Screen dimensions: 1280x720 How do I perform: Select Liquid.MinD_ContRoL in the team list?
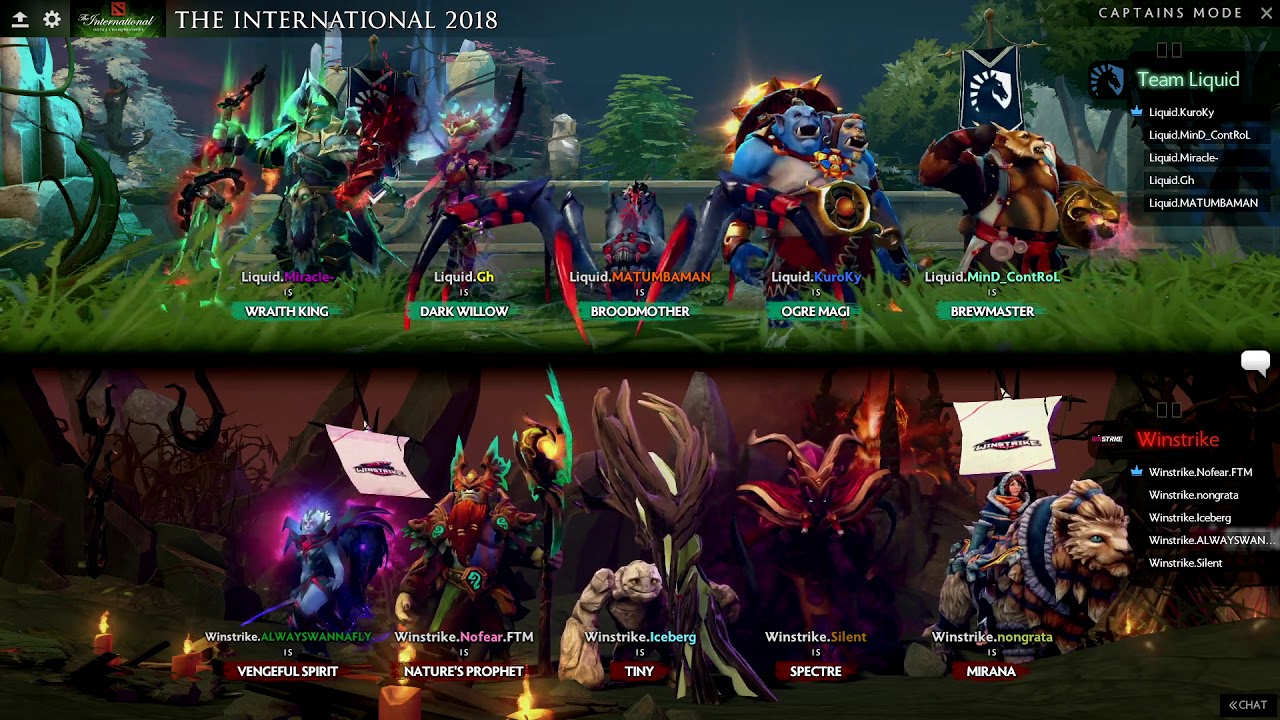click(x=1199, y=135)
